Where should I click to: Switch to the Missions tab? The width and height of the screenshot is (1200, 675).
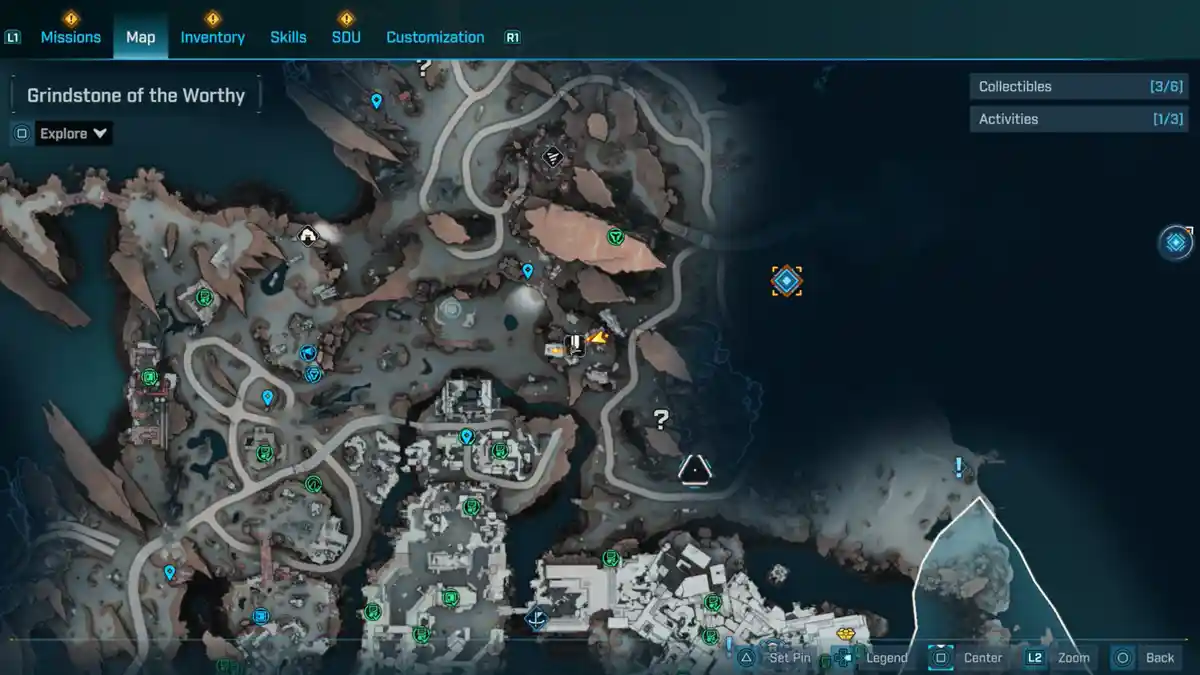(x=70, y=37)
